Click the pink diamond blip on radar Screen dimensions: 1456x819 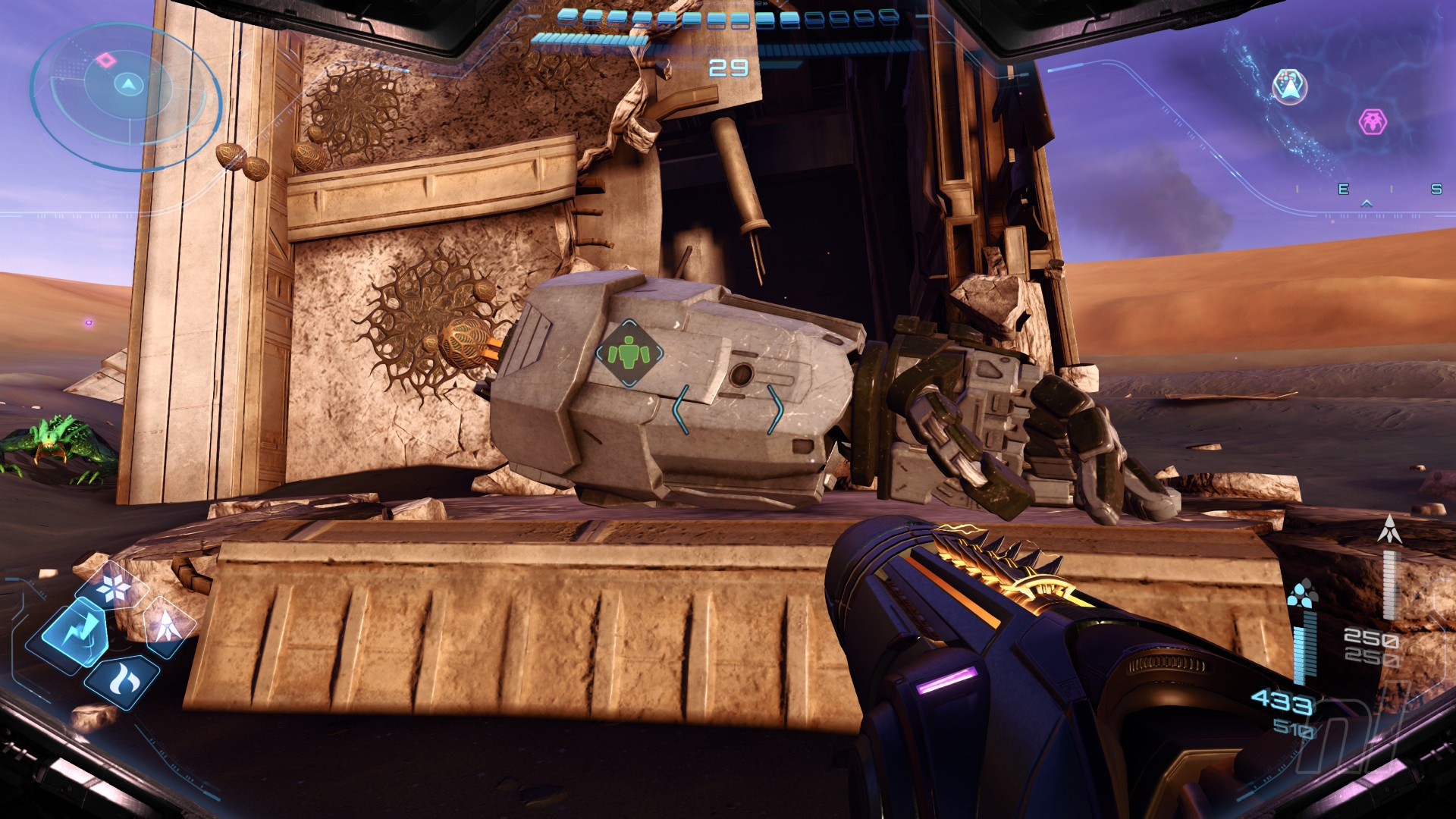click(x=104, y=59)
